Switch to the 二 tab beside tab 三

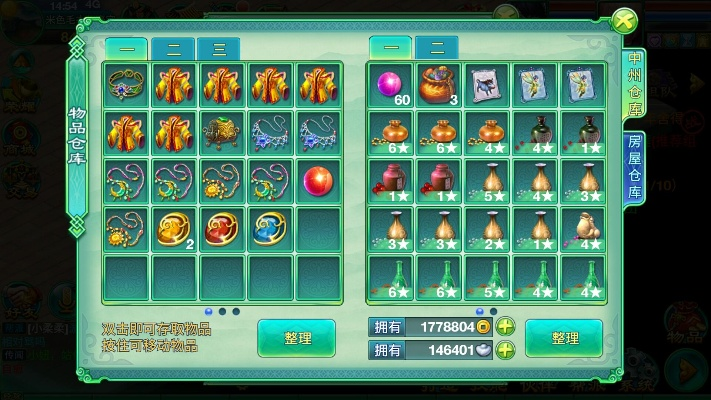tap(173, 49)
